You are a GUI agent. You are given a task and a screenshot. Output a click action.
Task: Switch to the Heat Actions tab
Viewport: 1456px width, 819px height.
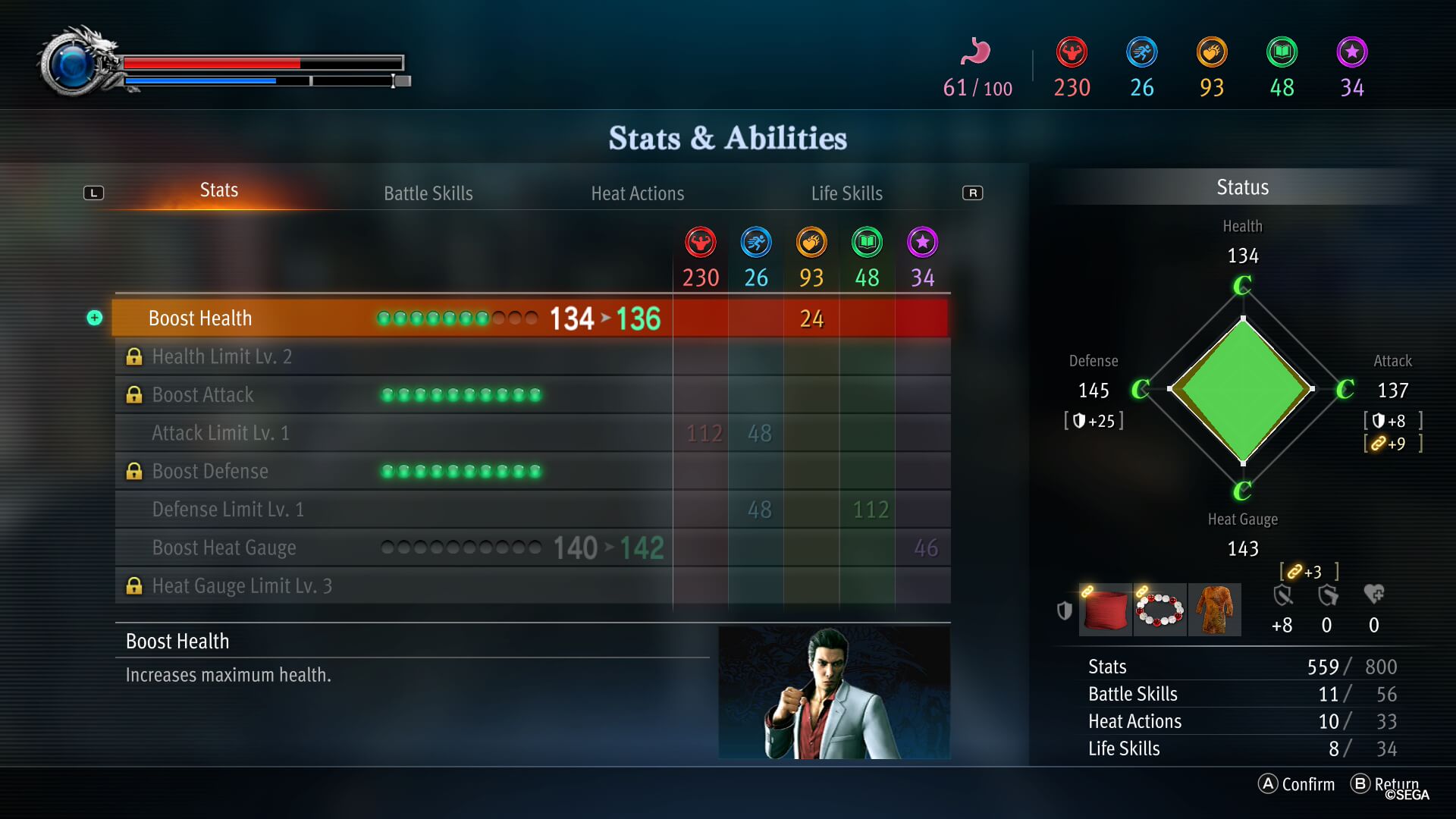[637, 193]
